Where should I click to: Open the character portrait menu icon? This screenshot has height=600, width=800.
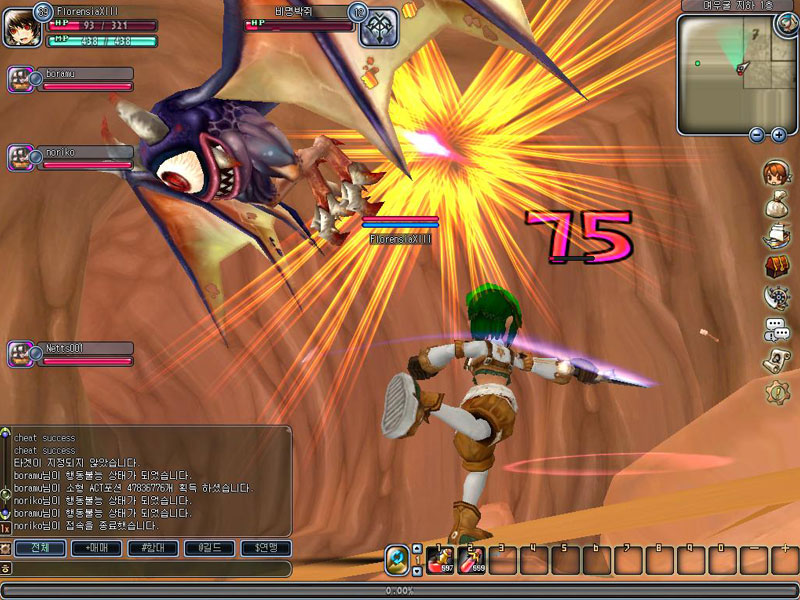tap(775, 173)
